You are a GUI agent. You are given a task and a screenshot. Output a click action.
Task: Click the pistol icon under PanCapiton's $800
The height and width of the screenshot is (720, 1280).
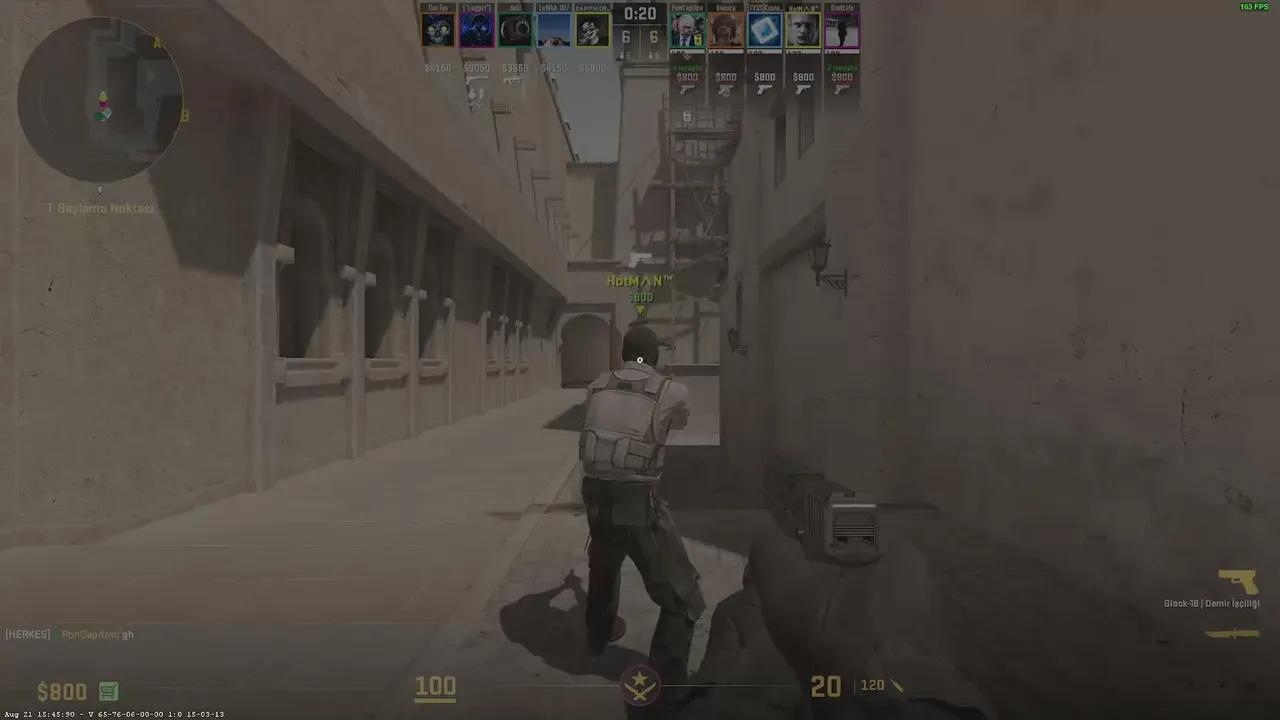[687, 90]
